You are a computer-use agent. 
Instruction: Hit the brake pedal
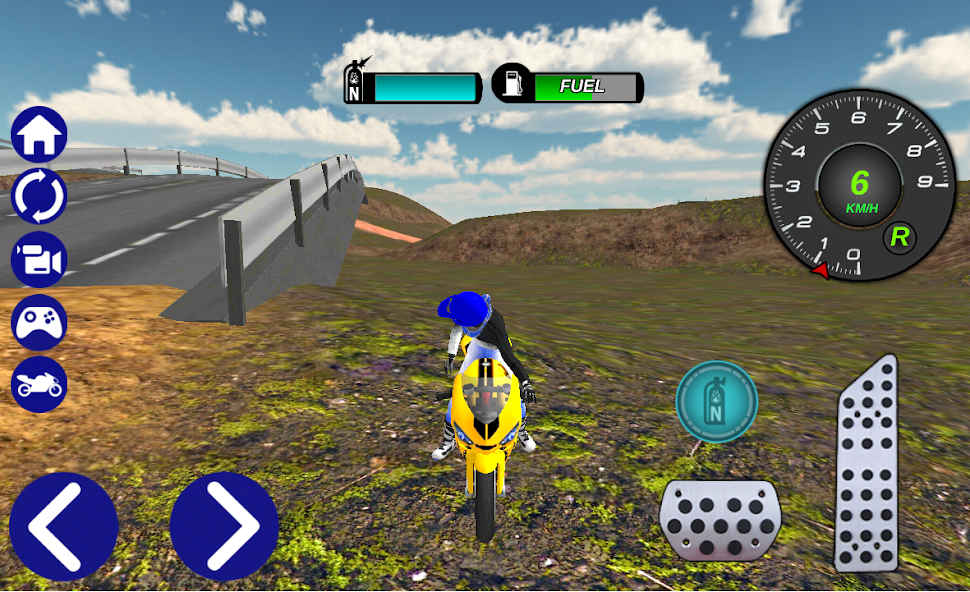coord(720,519)
